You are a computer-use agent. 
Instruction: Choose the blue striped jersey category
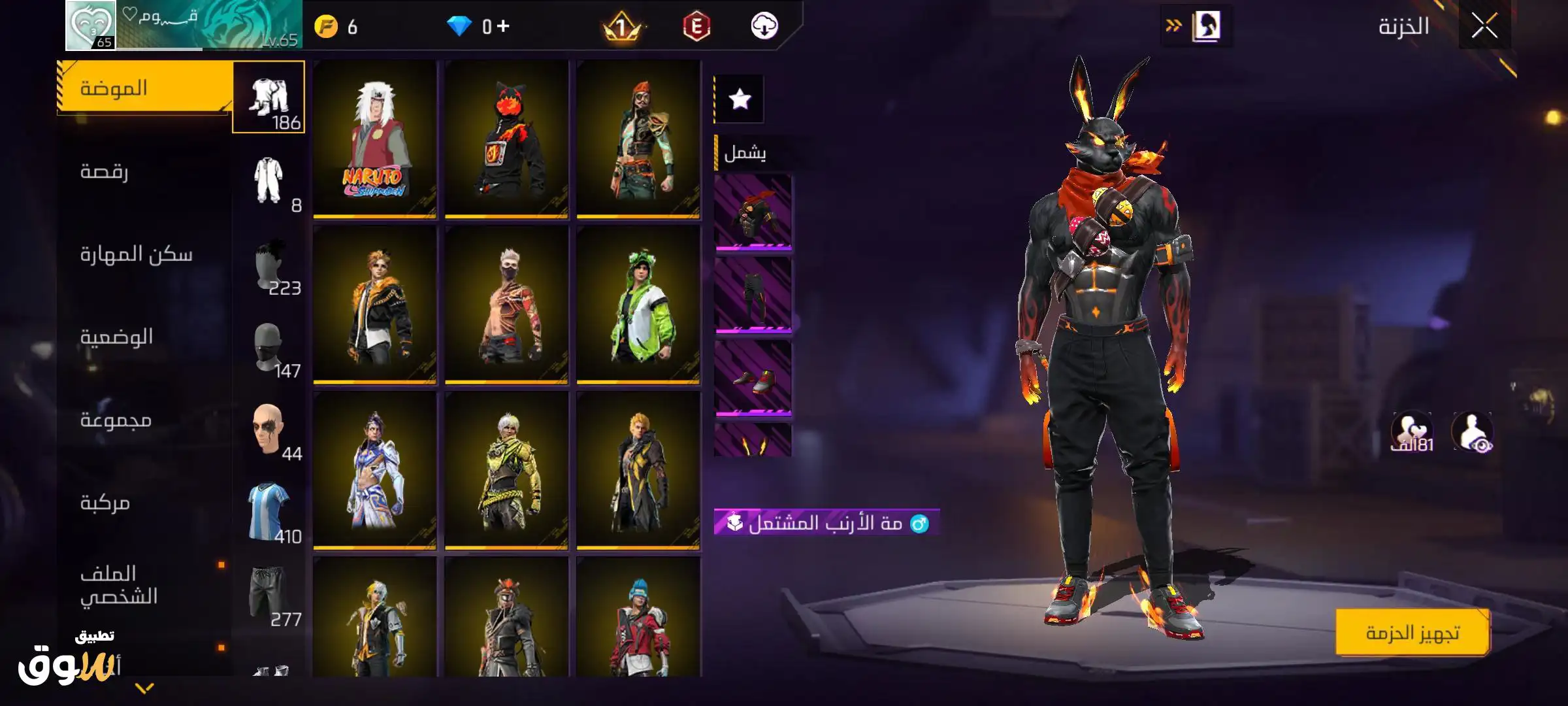click(x=269, y=512)
